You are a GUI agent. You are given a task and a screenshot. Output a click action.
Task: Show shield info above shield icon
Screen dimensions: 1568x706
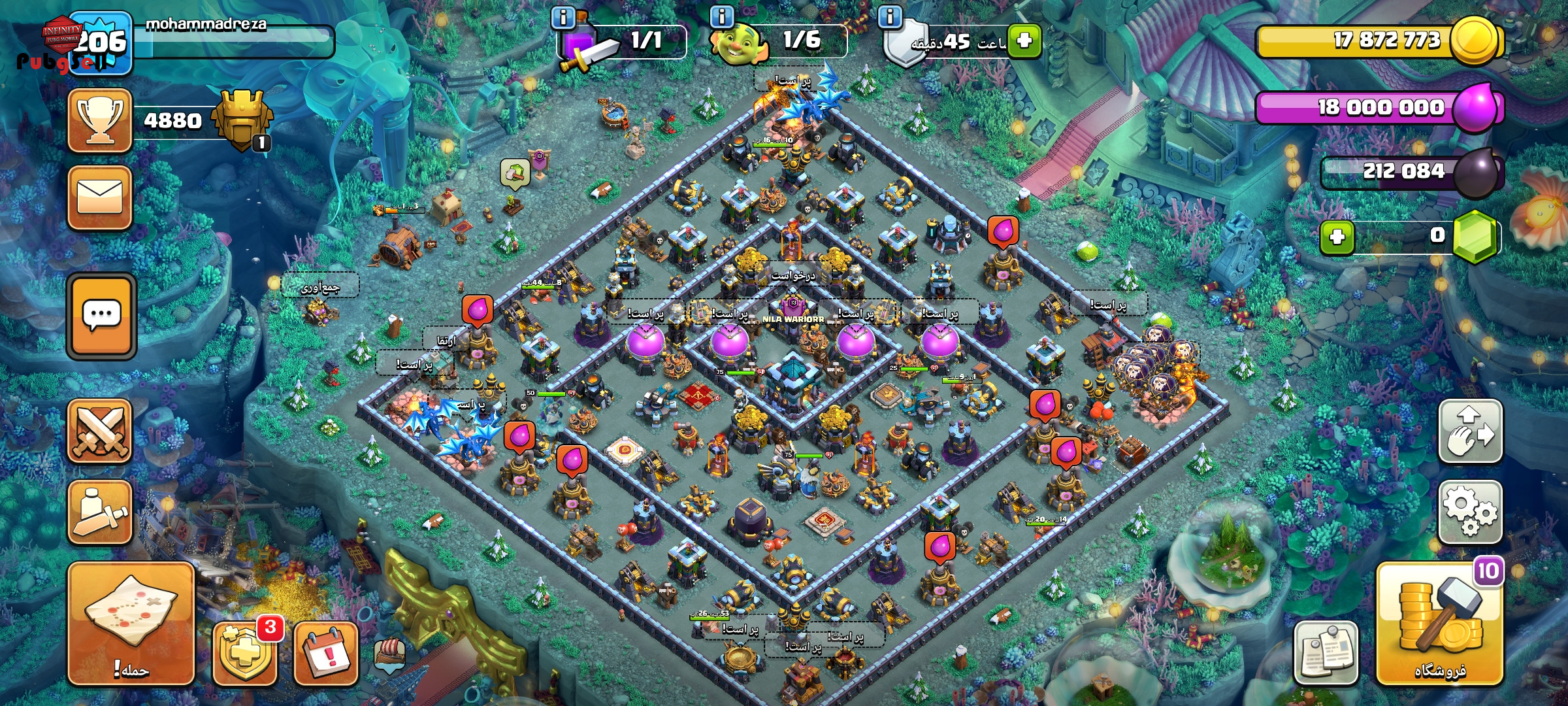(x=890, y=16)
